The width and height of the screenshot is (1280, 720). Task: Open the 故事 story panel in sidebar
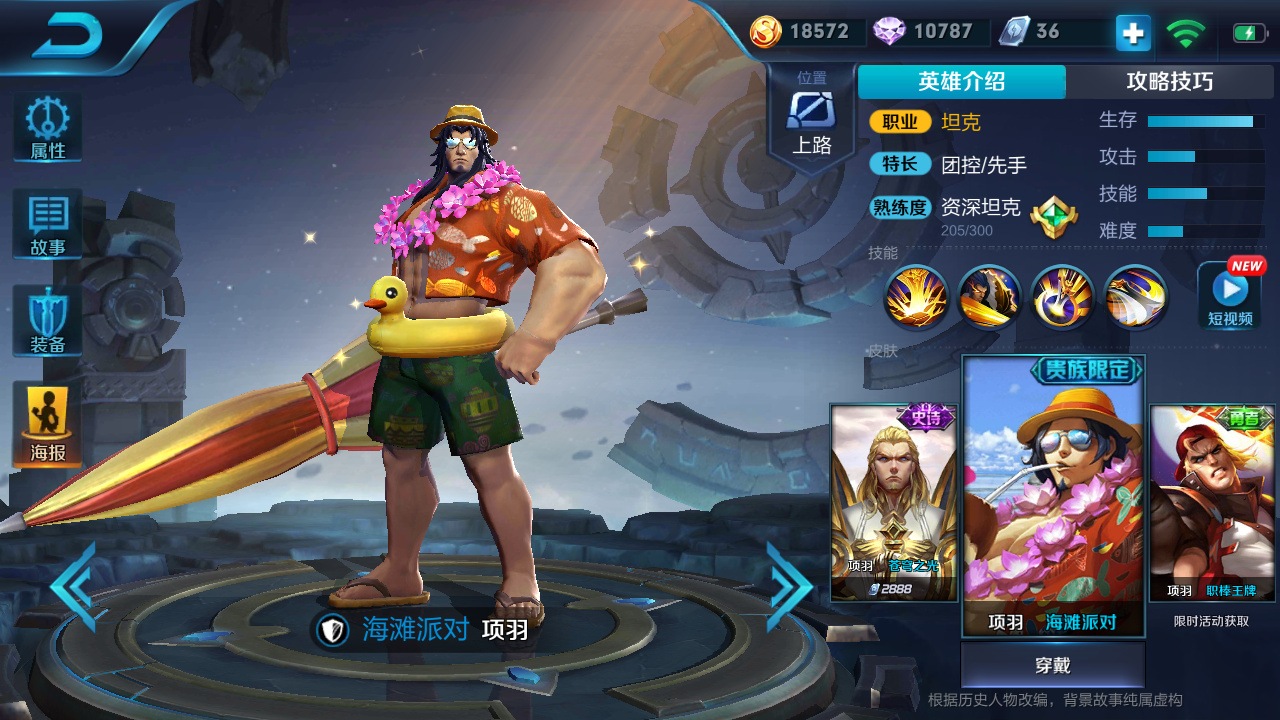[x=46, y=222]
